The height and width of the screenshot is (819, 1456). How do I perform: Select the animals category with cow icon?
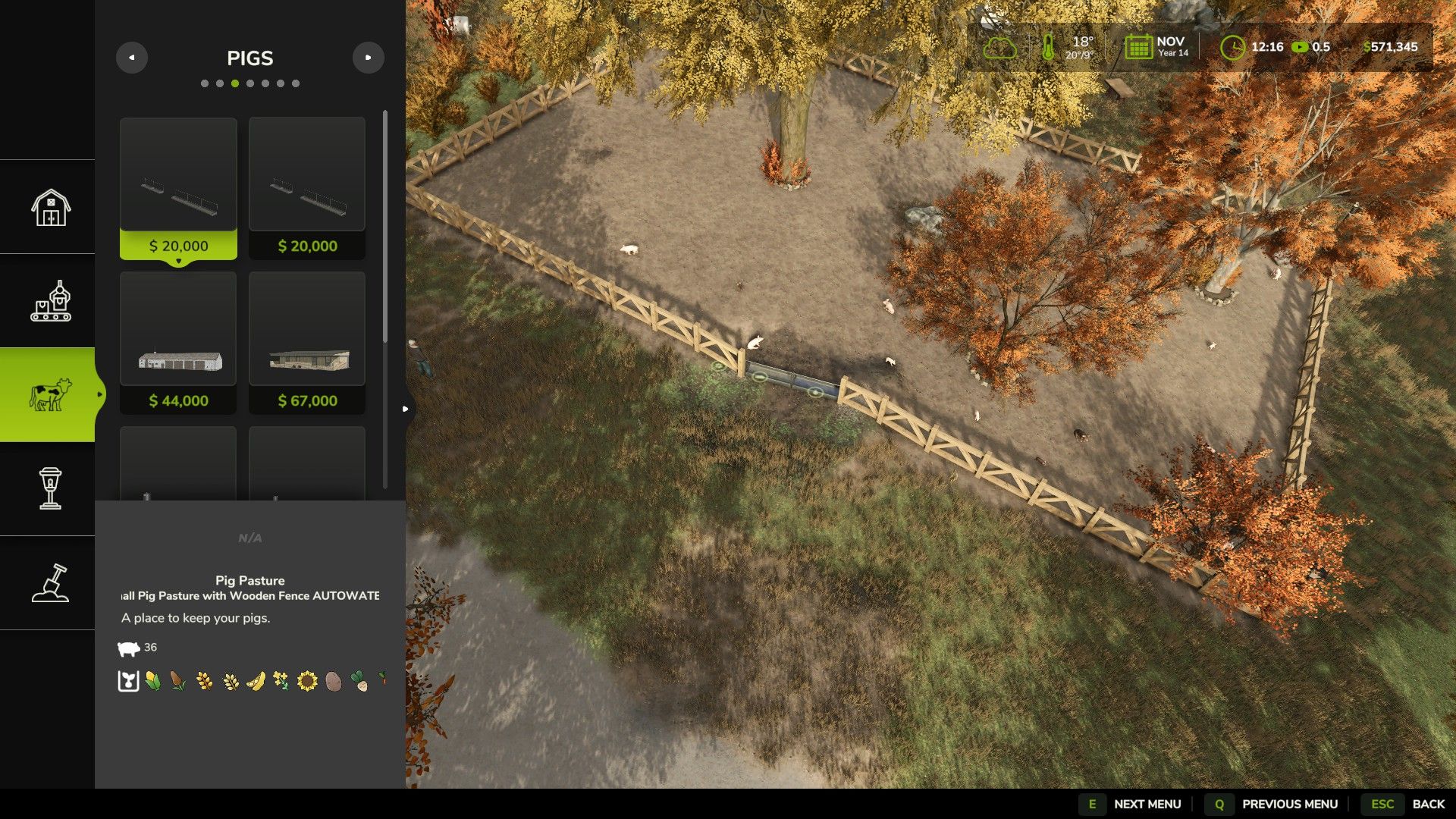(x=50, y=394)
